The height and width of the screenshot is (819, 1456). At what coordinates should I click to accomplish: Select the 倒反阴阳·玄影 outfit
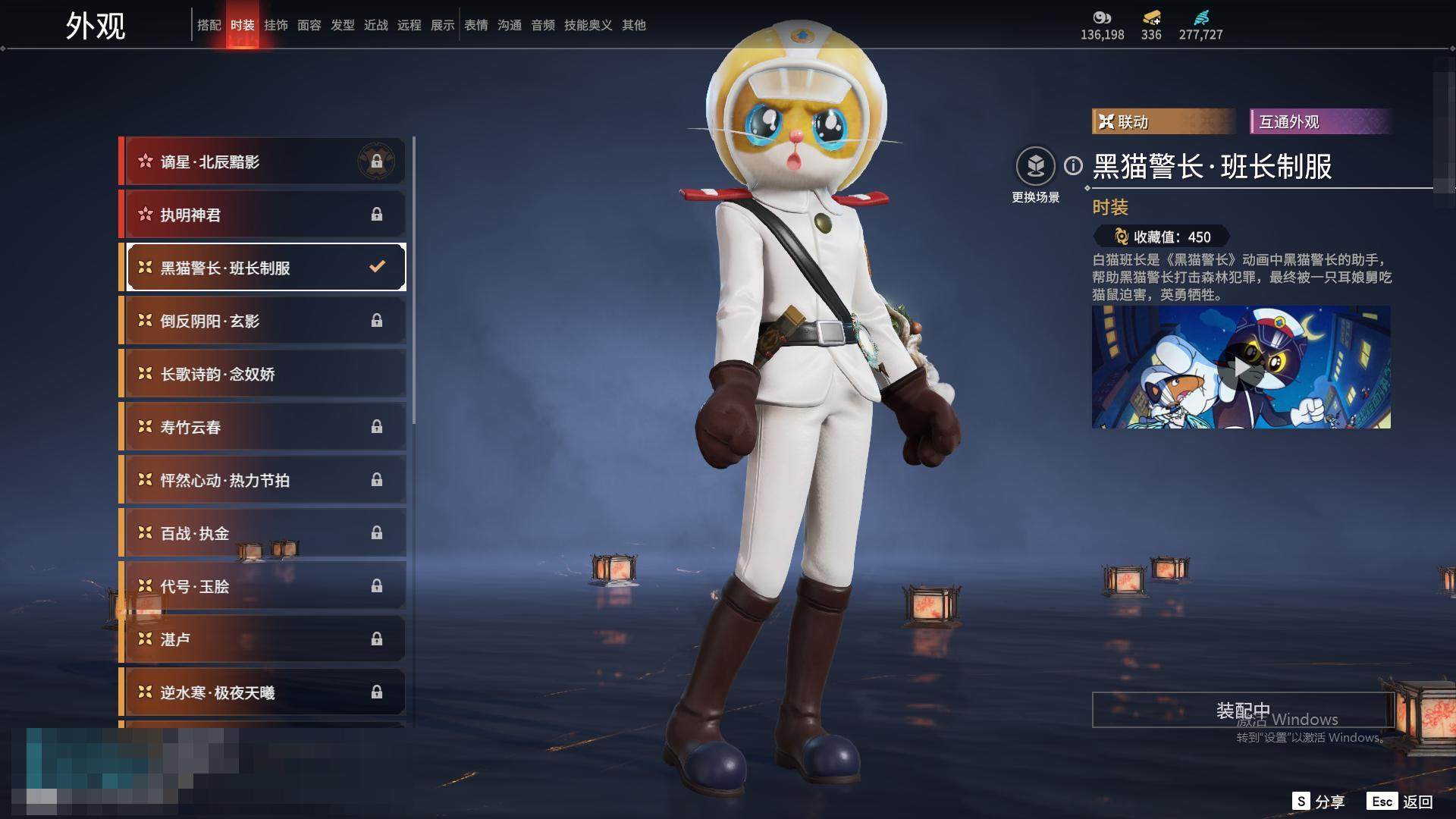(x=262, y=321)
